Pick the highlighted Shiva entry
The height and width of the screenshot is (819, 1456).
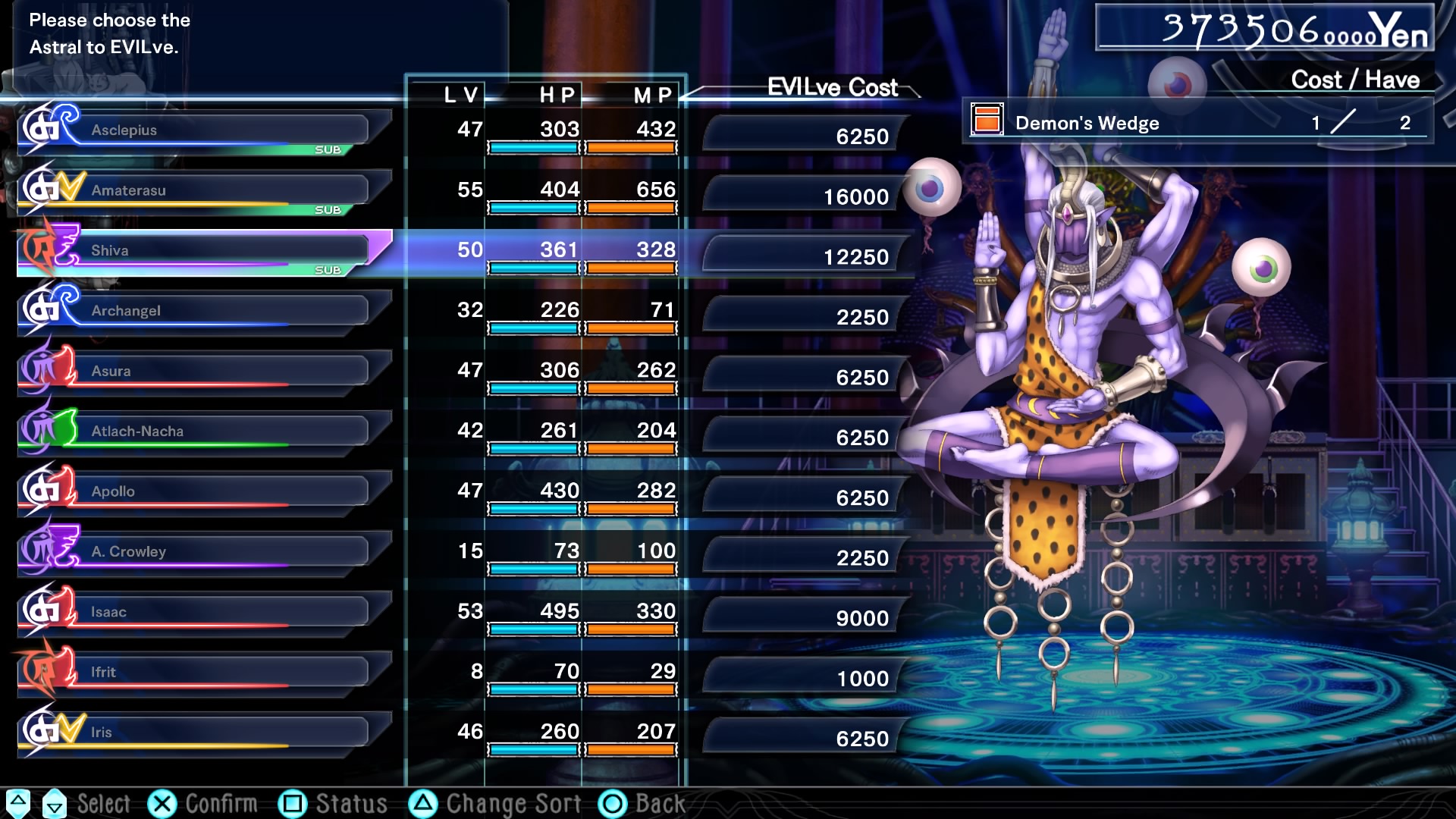click(205, 250)
